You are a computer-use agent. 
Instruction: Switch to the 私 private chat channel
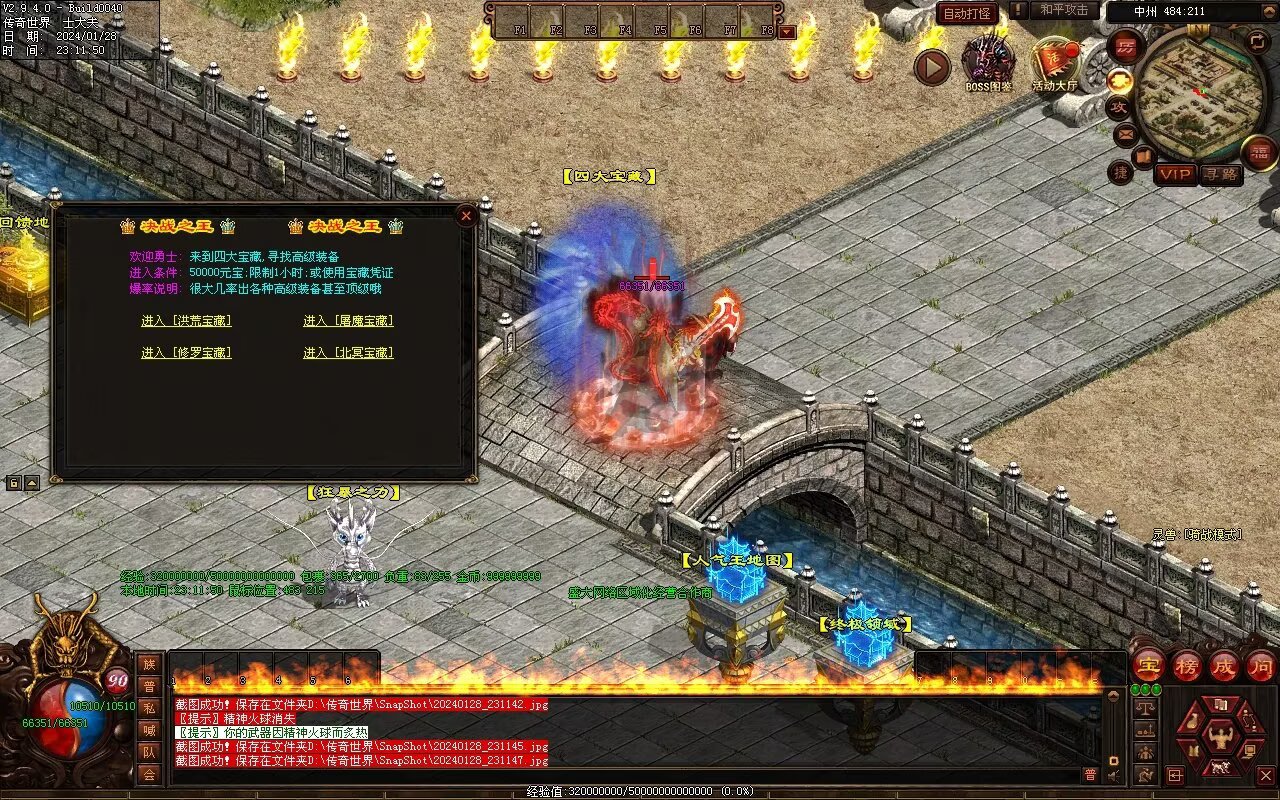pyautogui.click(x=149, y=708)
